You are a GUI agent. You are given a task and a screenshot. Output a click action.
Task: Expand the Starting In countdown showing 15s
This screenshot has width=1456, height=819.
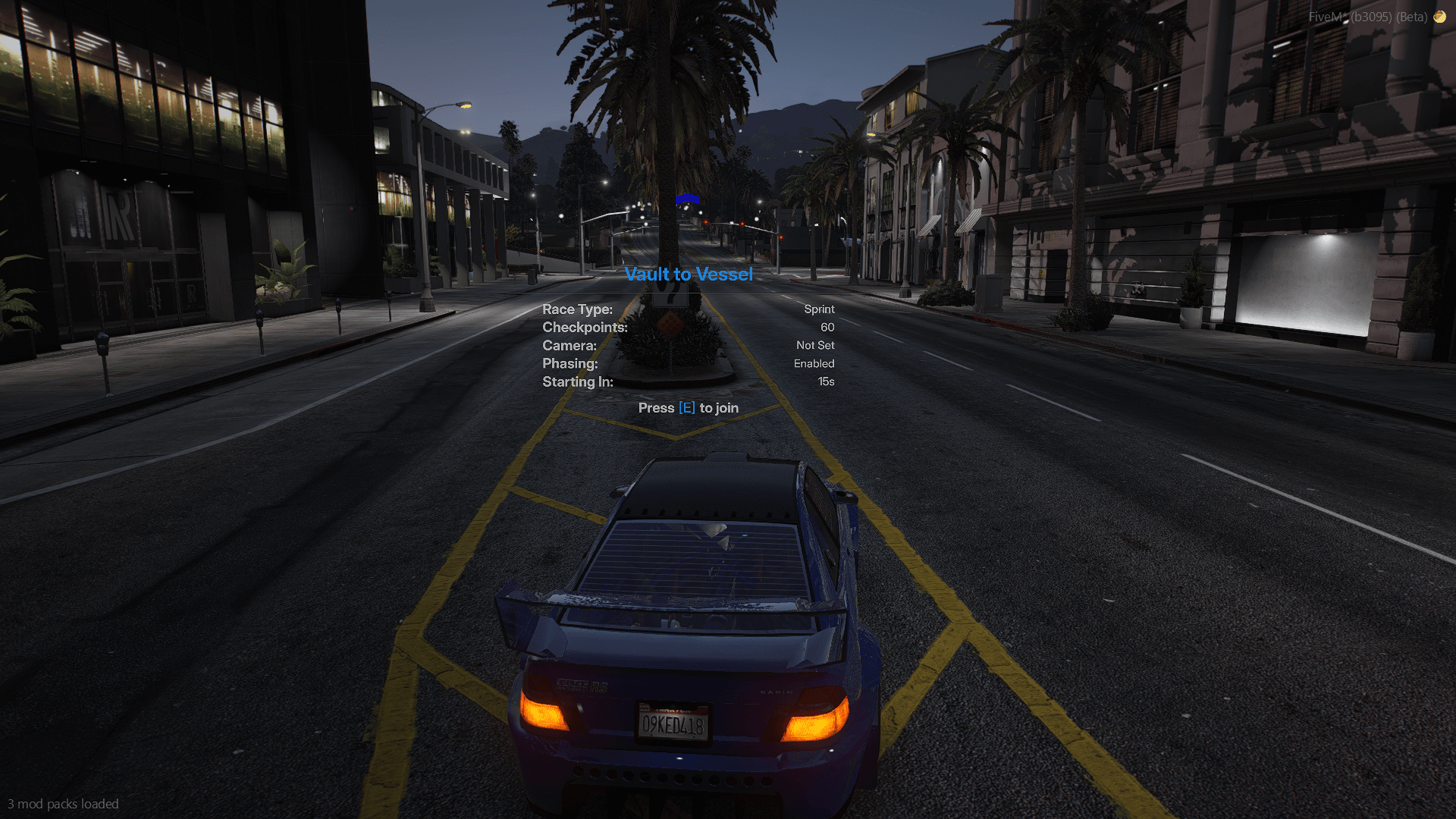pyautogui.click(x=577, y=381)
